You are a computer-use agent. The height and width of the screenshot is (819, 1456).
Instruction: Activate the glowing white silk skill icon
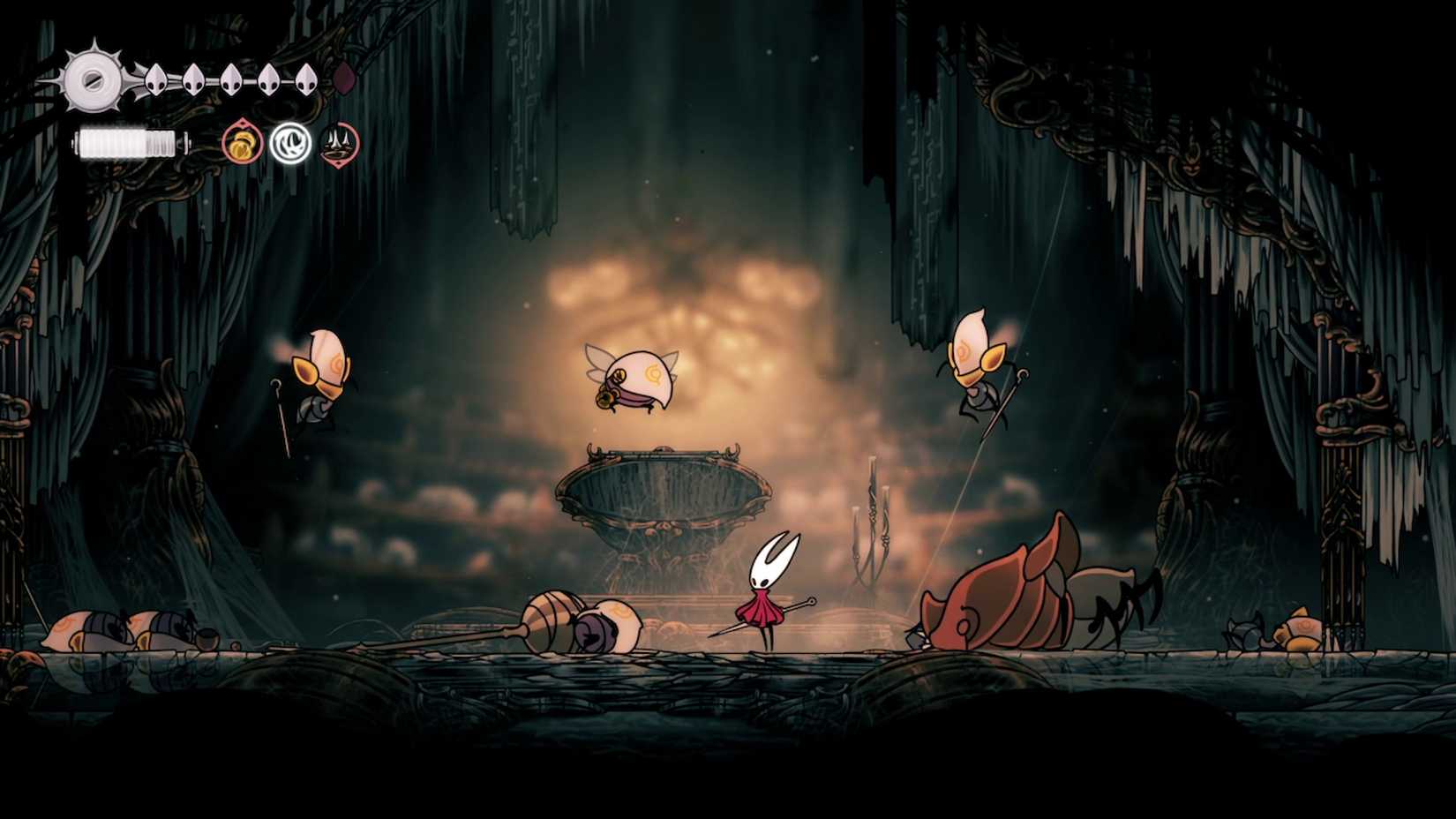click(290, 142)
